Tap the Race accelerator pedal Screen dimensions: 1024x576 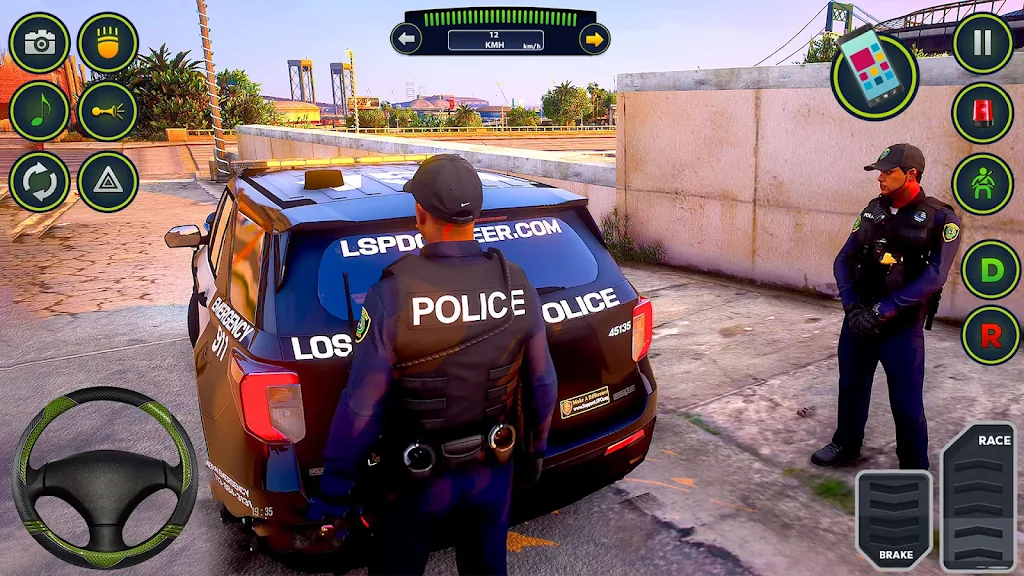coord(978,497)
